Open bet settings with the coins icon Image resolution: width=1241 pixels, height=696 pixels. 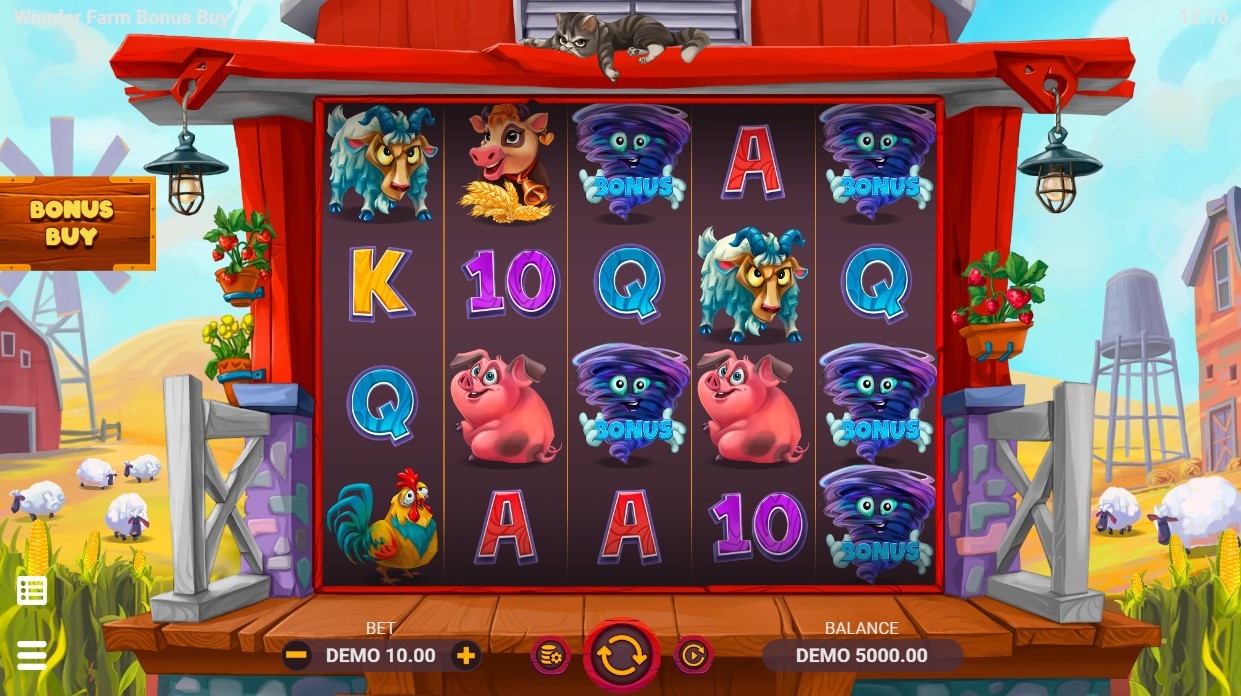pyautogui.click(x=550, y=656)
